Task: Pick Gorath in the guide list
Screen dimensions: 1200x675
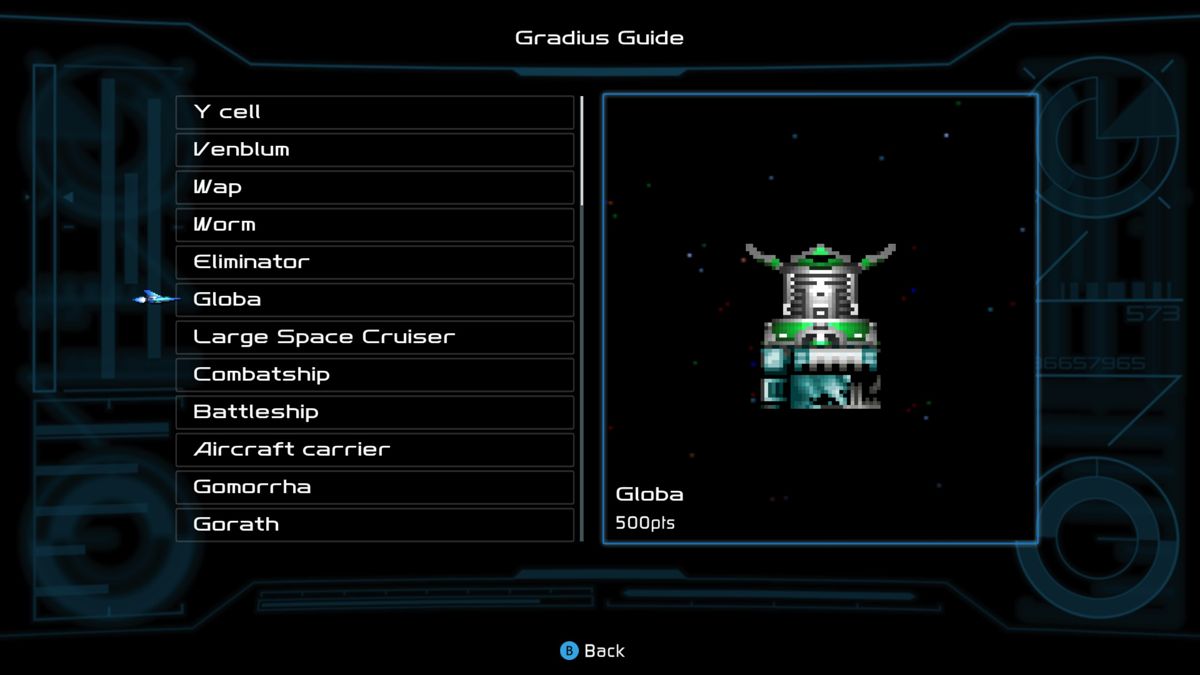Action: coord(375,524)
